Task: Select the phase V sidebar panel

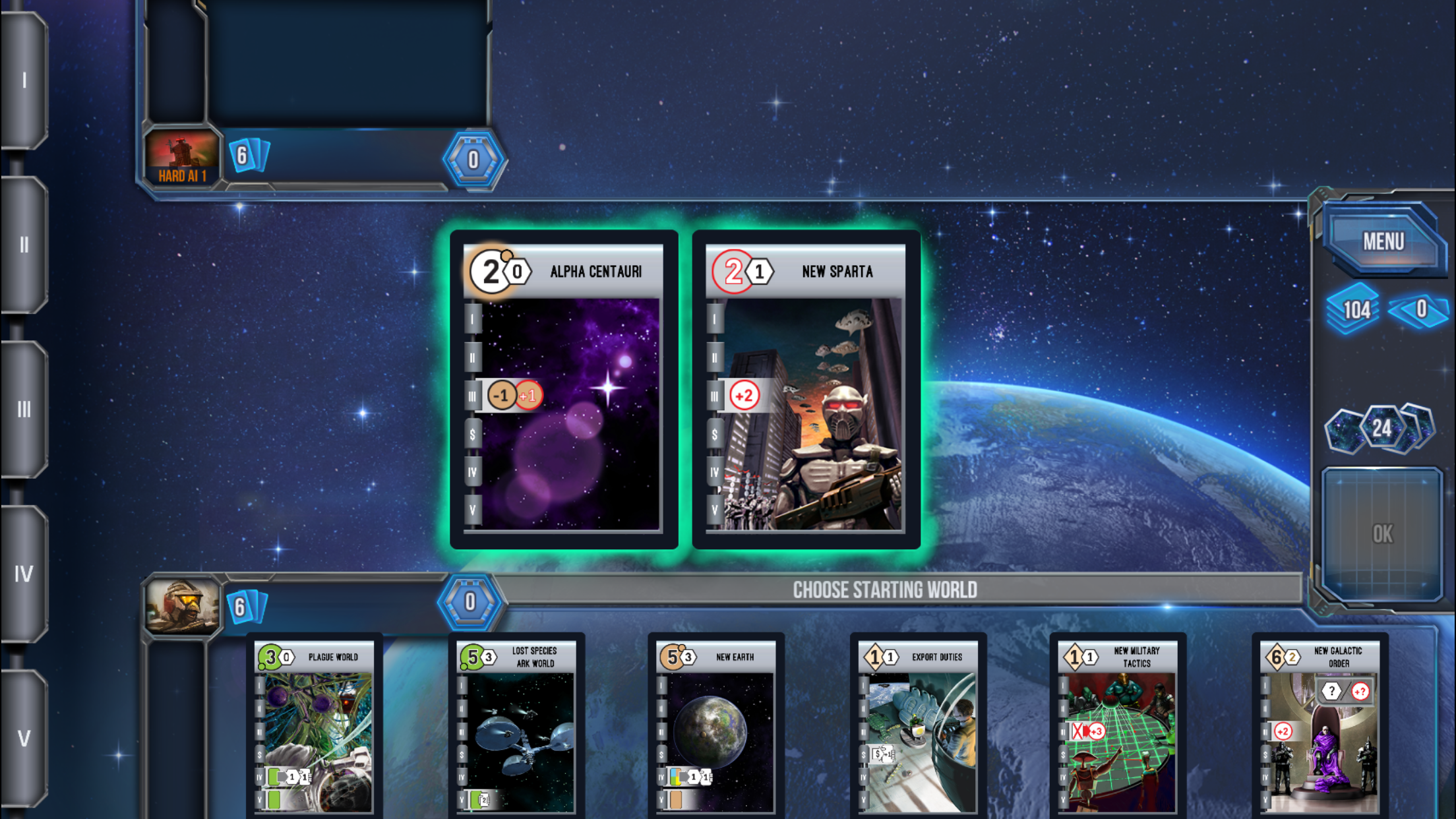Action: [24, 738]
